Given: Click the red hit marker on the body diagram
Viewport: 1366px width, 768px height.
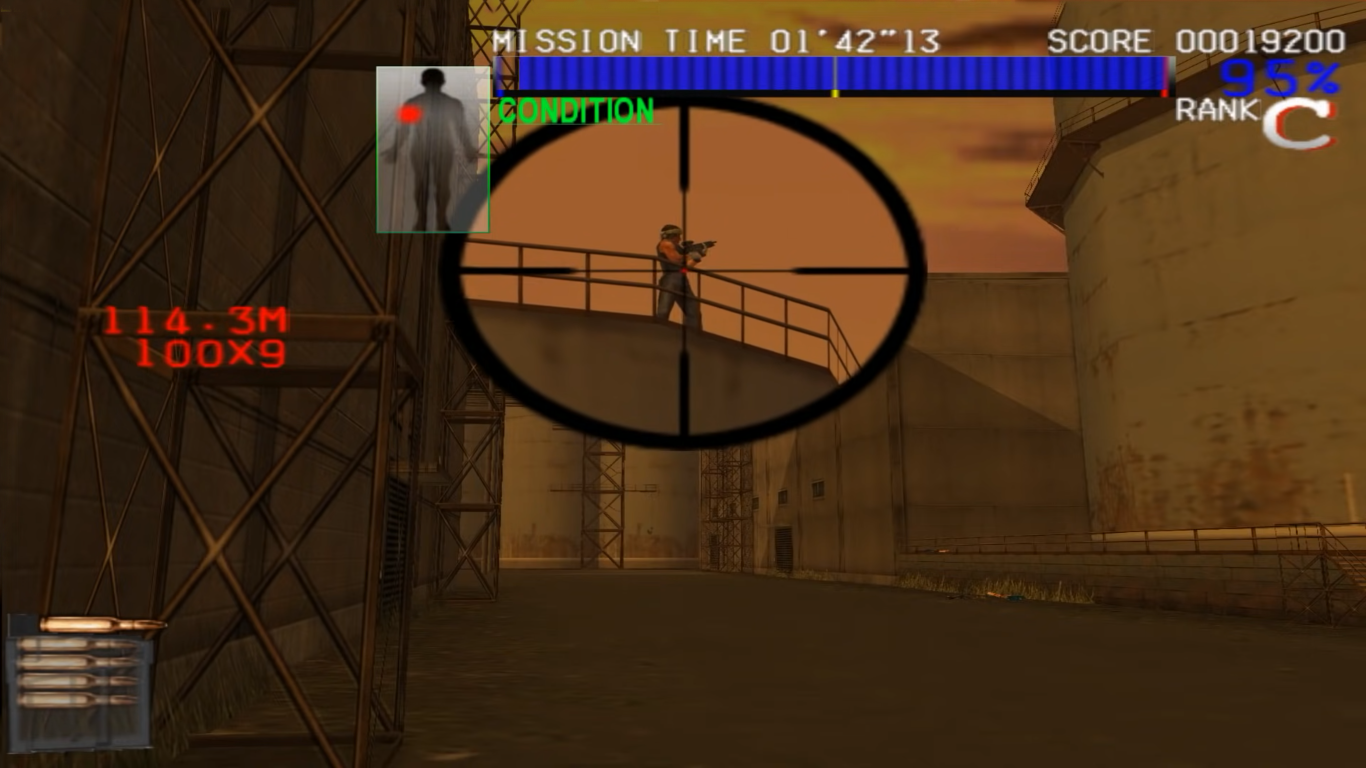Looking at the screenshot, I should pyautogui.click(x=409, y=115).
